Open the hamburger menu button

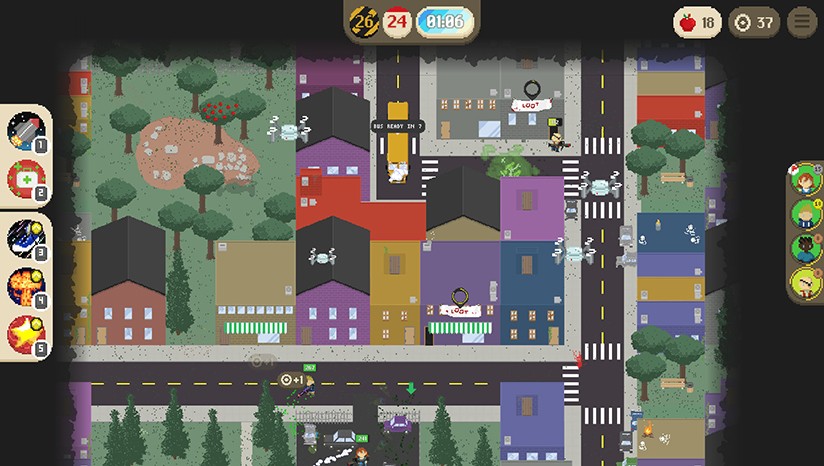802,22
